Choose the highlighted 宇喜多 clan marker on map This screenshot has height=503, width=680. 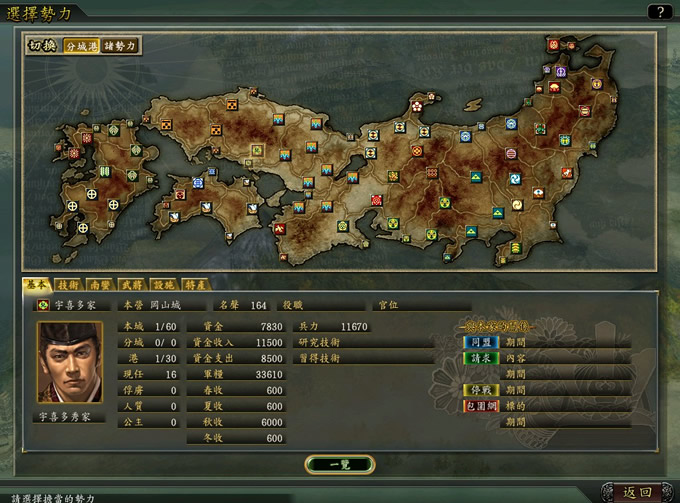tap(257, 150)
